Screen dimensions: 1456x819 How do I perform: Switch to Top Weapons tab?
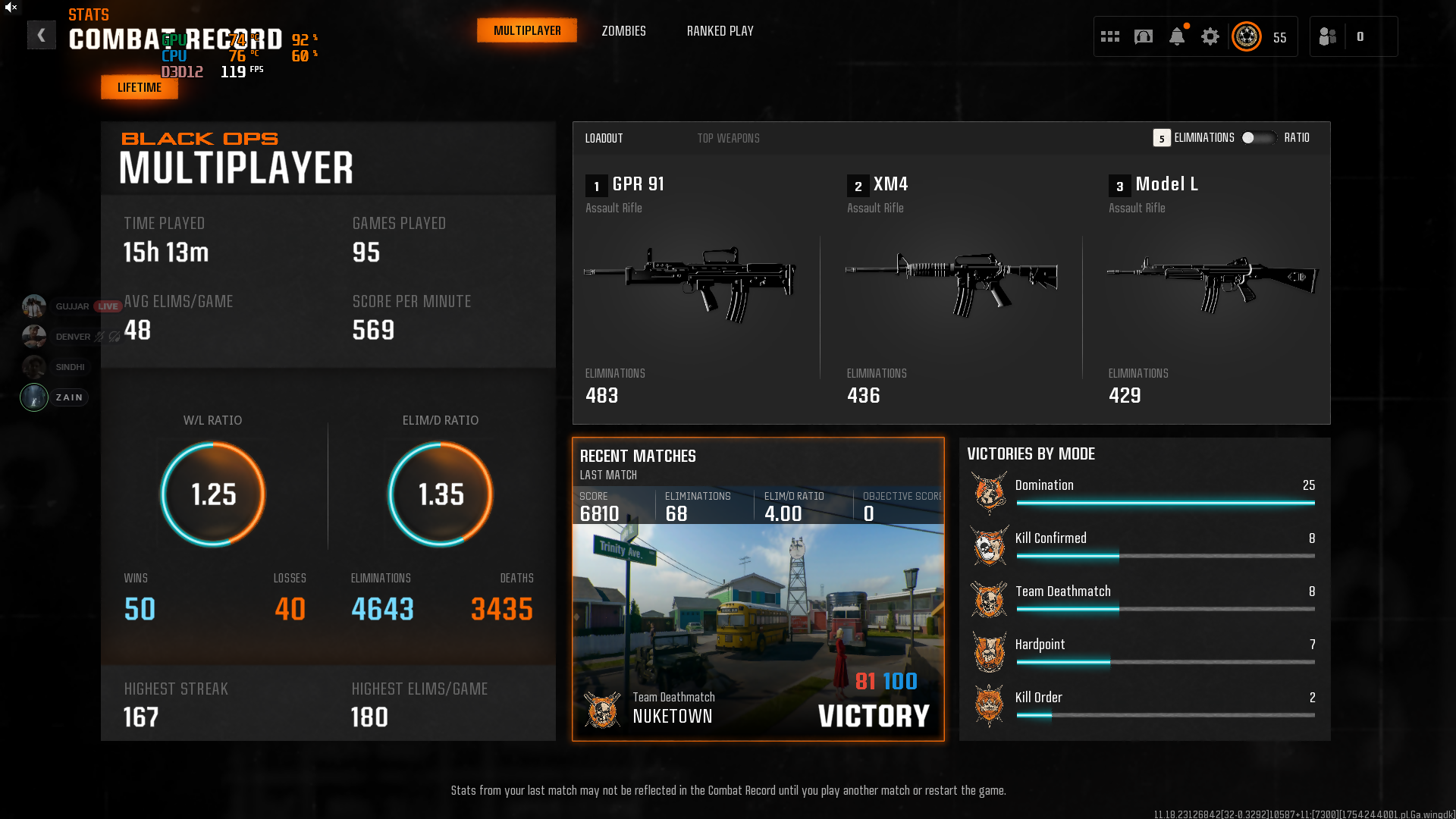pyautogui.click(x=728, y=138)
